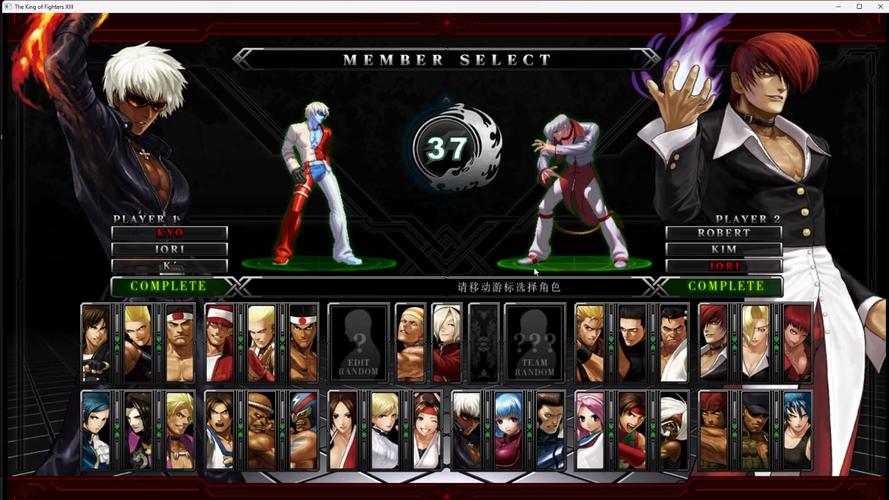Viewport: 889px width, 500px height.
Task: Pick Takuma in the white gi
Action: point(673,343)
